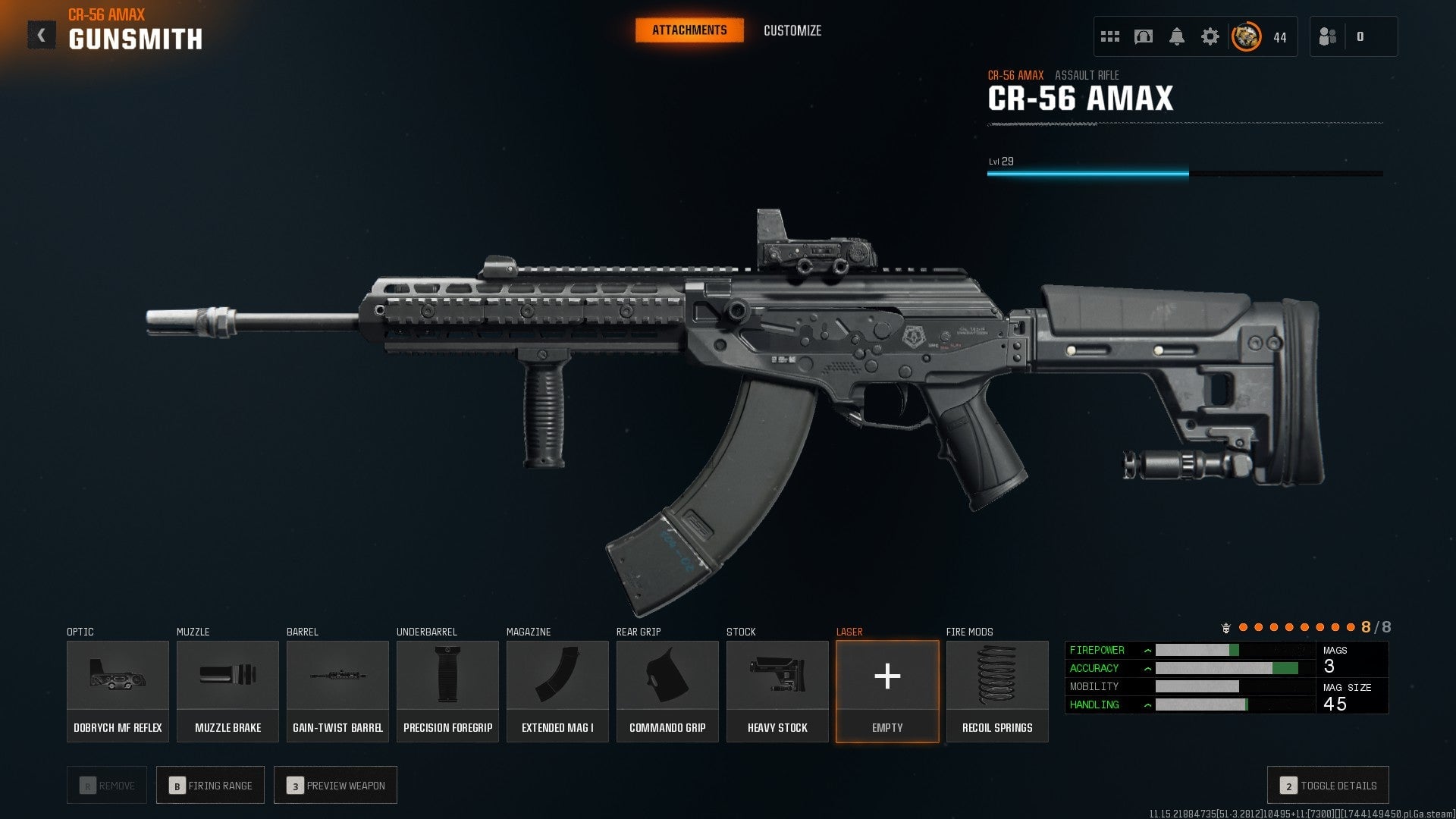Open the friends/party icon panel

pyautogui.click(x=1328, y=36)
